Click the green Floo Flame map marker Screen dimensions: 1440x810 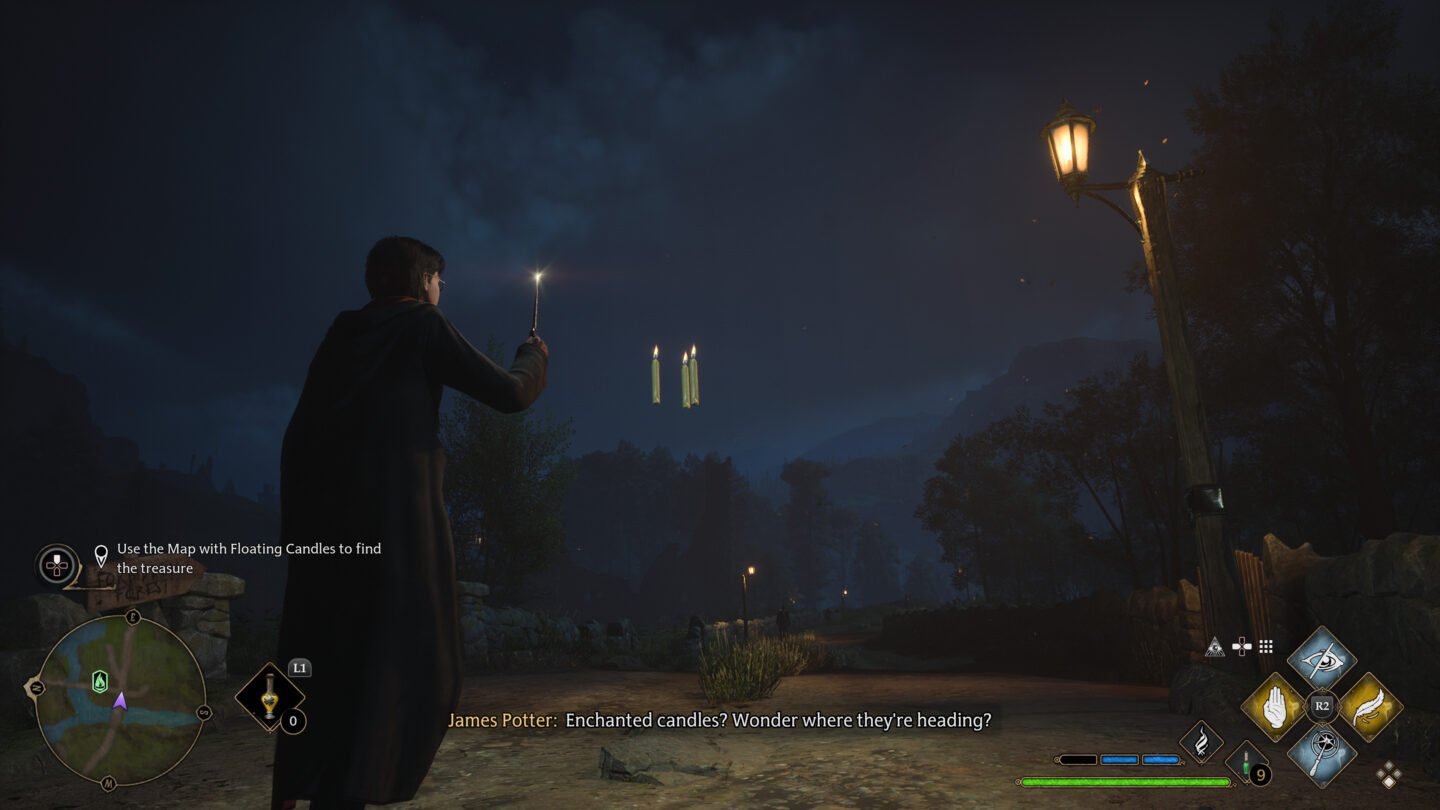tap(99, 681)
